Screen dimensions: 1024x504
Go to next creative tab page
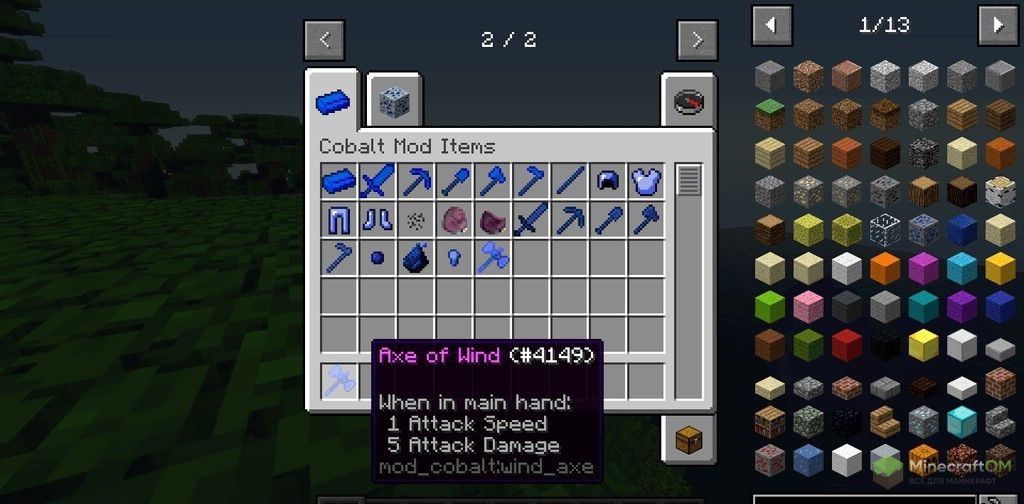[696, 41]
